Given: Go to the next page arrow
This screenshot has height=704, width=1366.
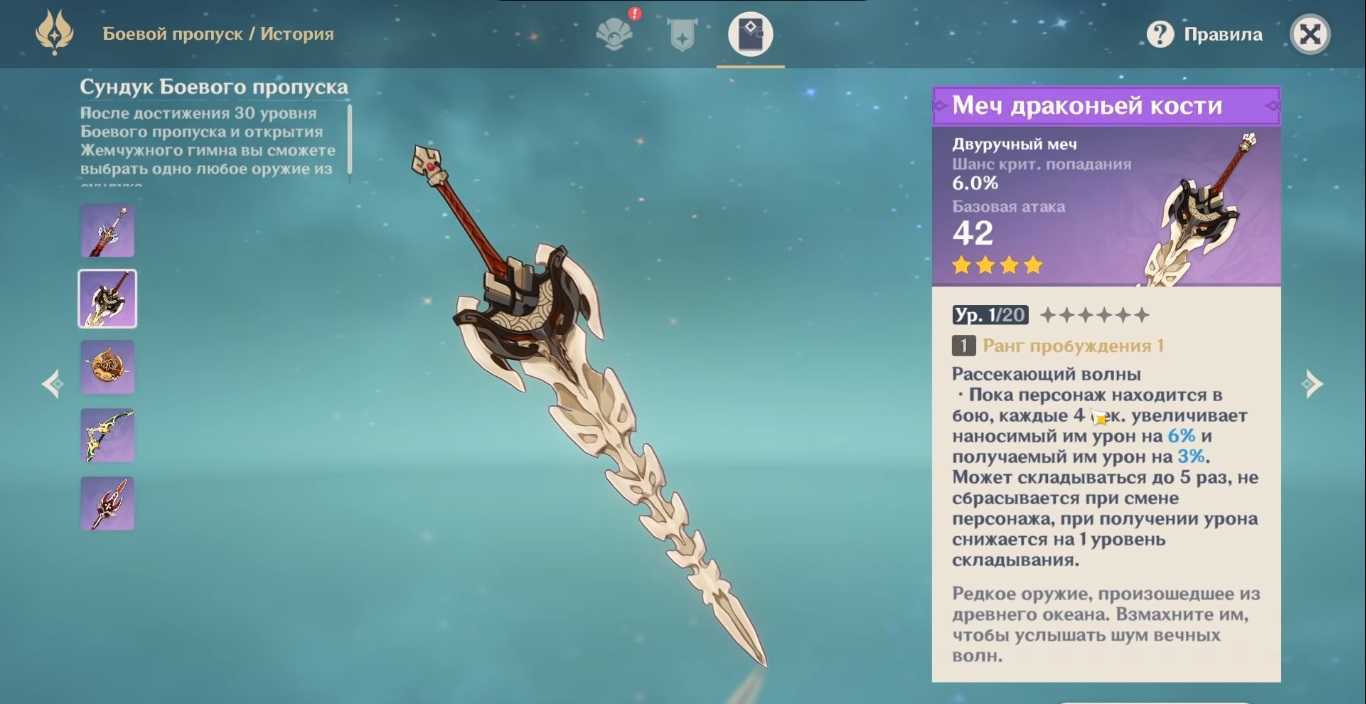Looking at the screenshot, I should pyautogui.click(x=1313, y=384).
